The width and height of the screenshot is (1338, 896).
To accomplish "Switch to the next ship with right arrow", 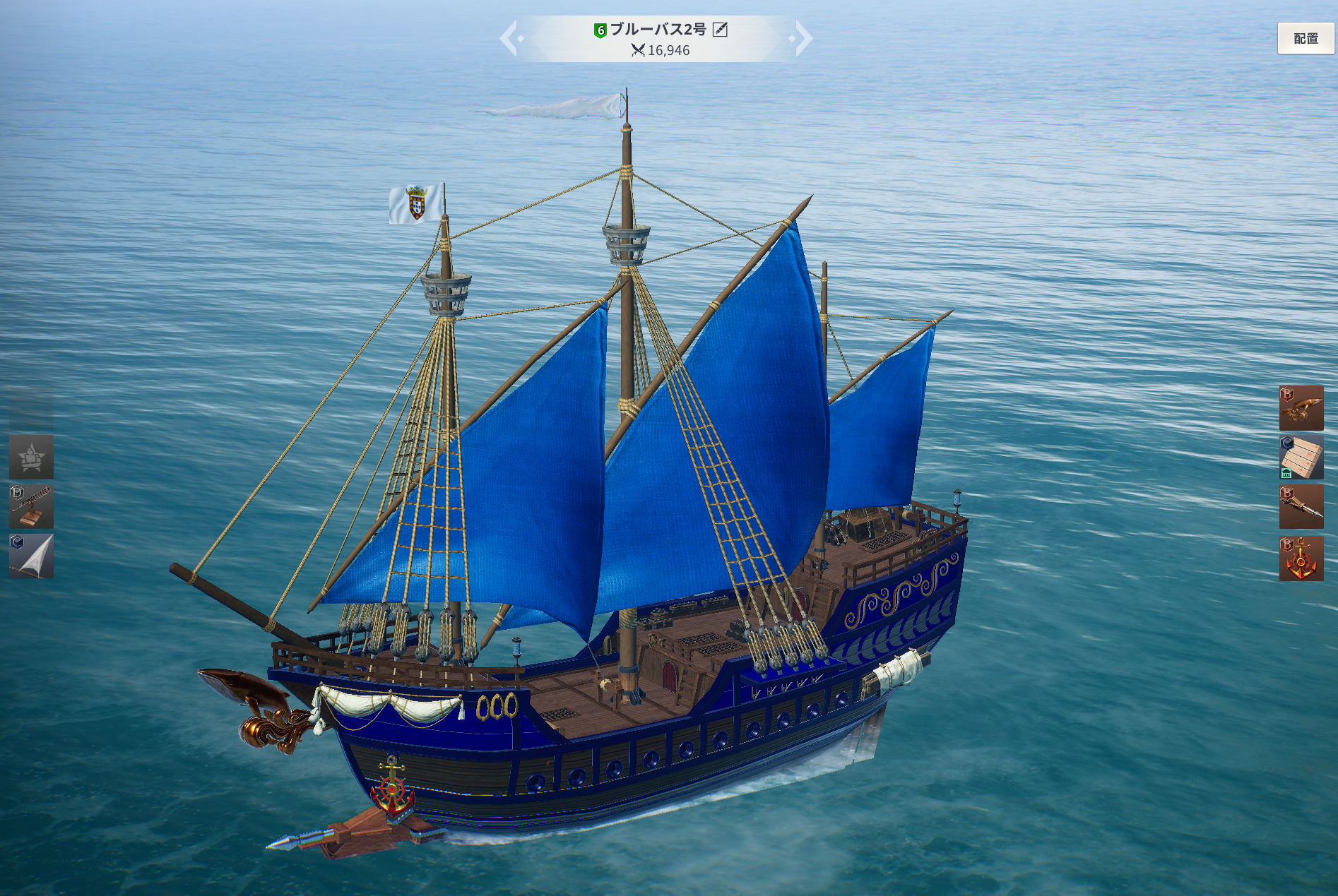I will [x=803, y=38].
